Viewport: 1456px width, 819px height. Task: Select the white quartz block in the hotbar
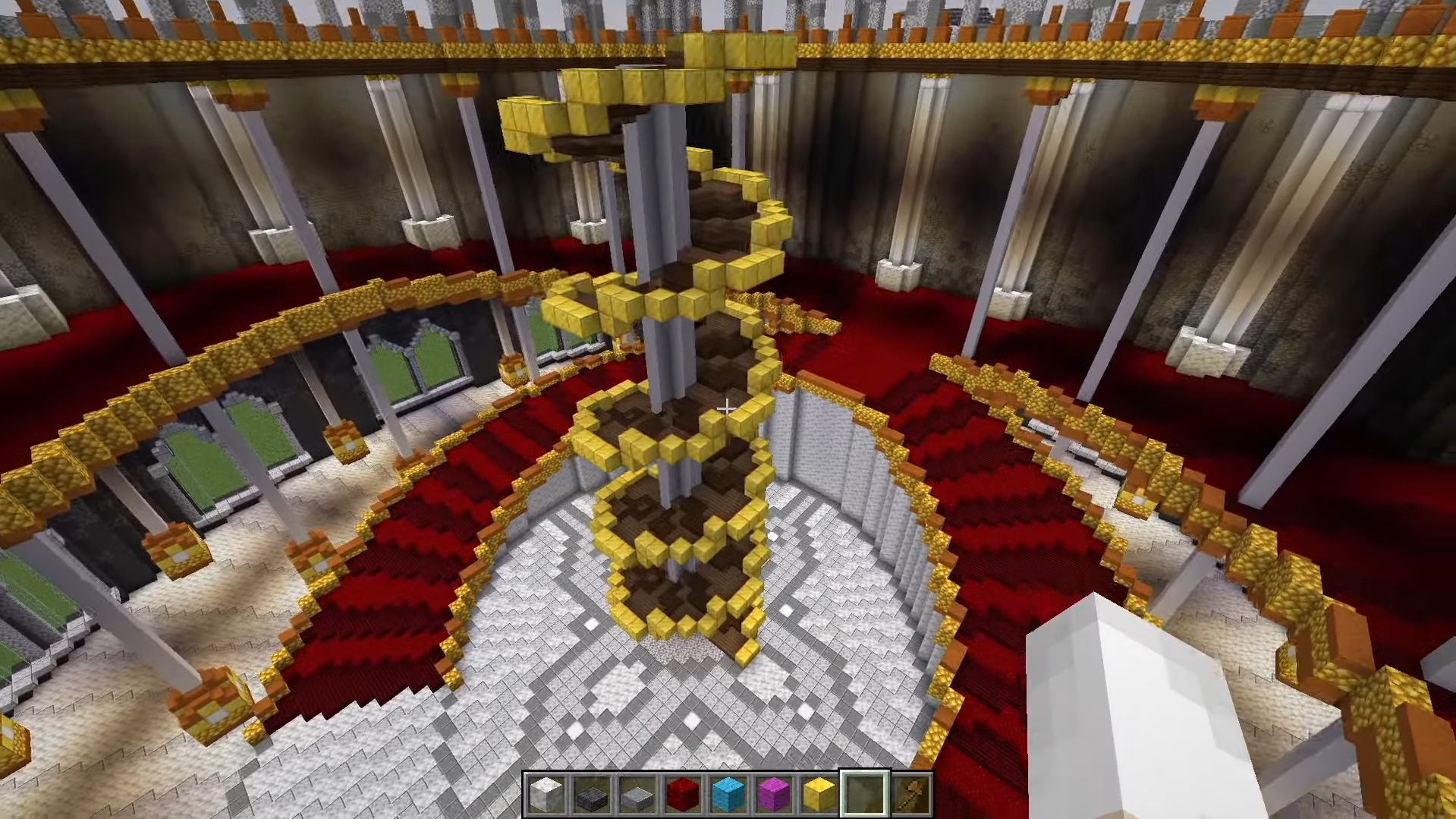tap(546, 794)
